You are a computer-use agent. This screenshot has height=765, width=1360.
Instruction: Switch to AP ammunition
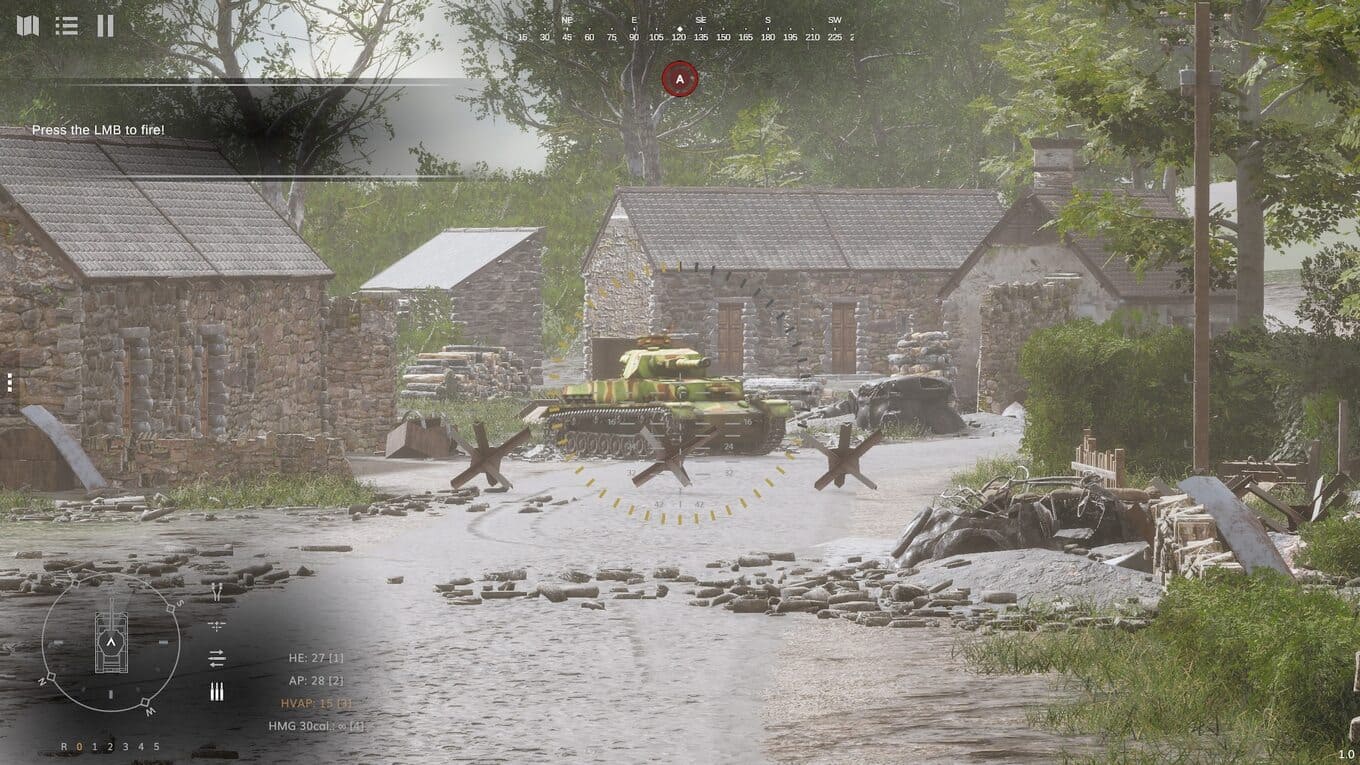[x=315, y=680]
